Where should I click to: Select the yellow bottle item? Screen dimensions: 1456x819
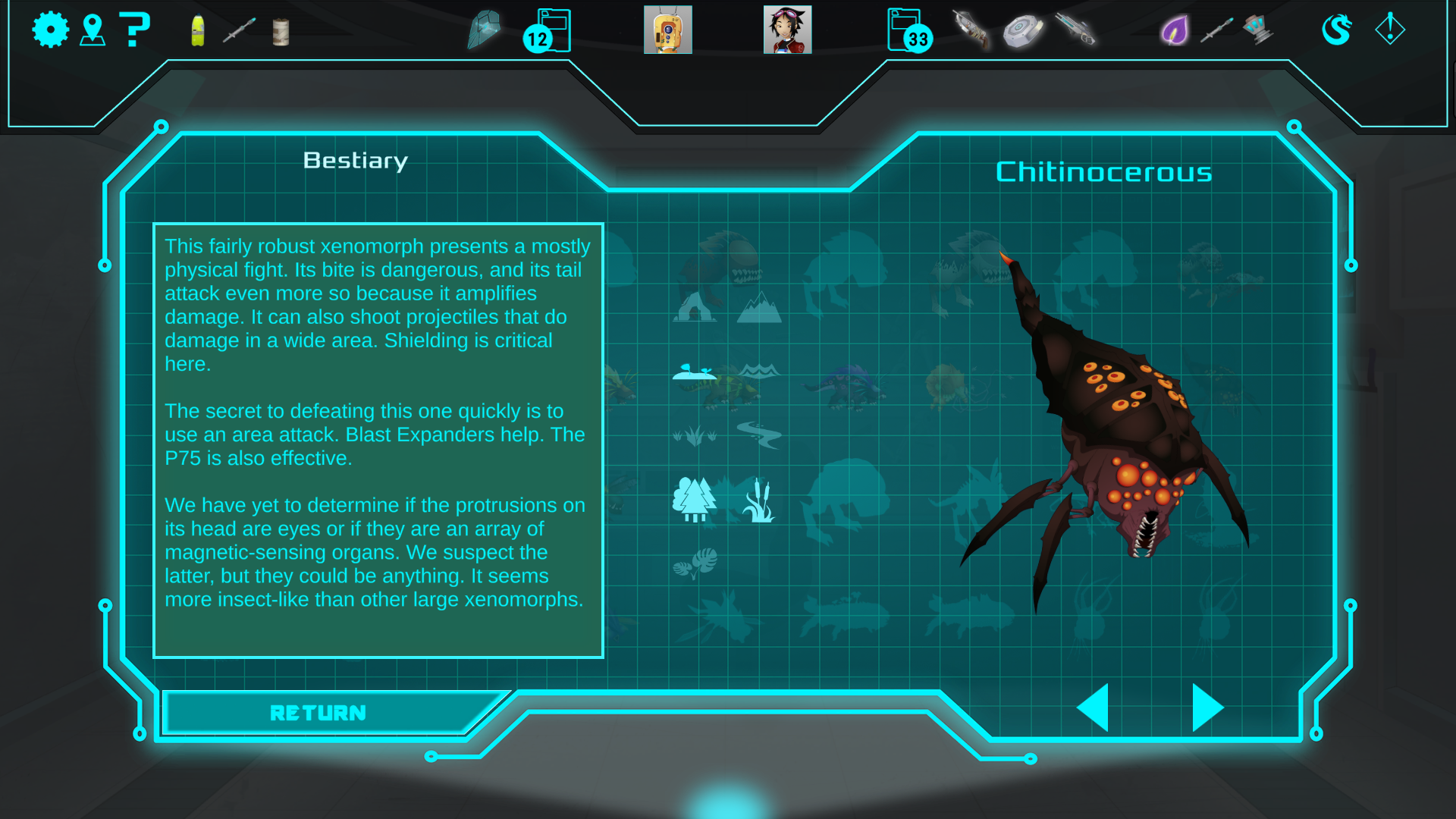[198, 31]
